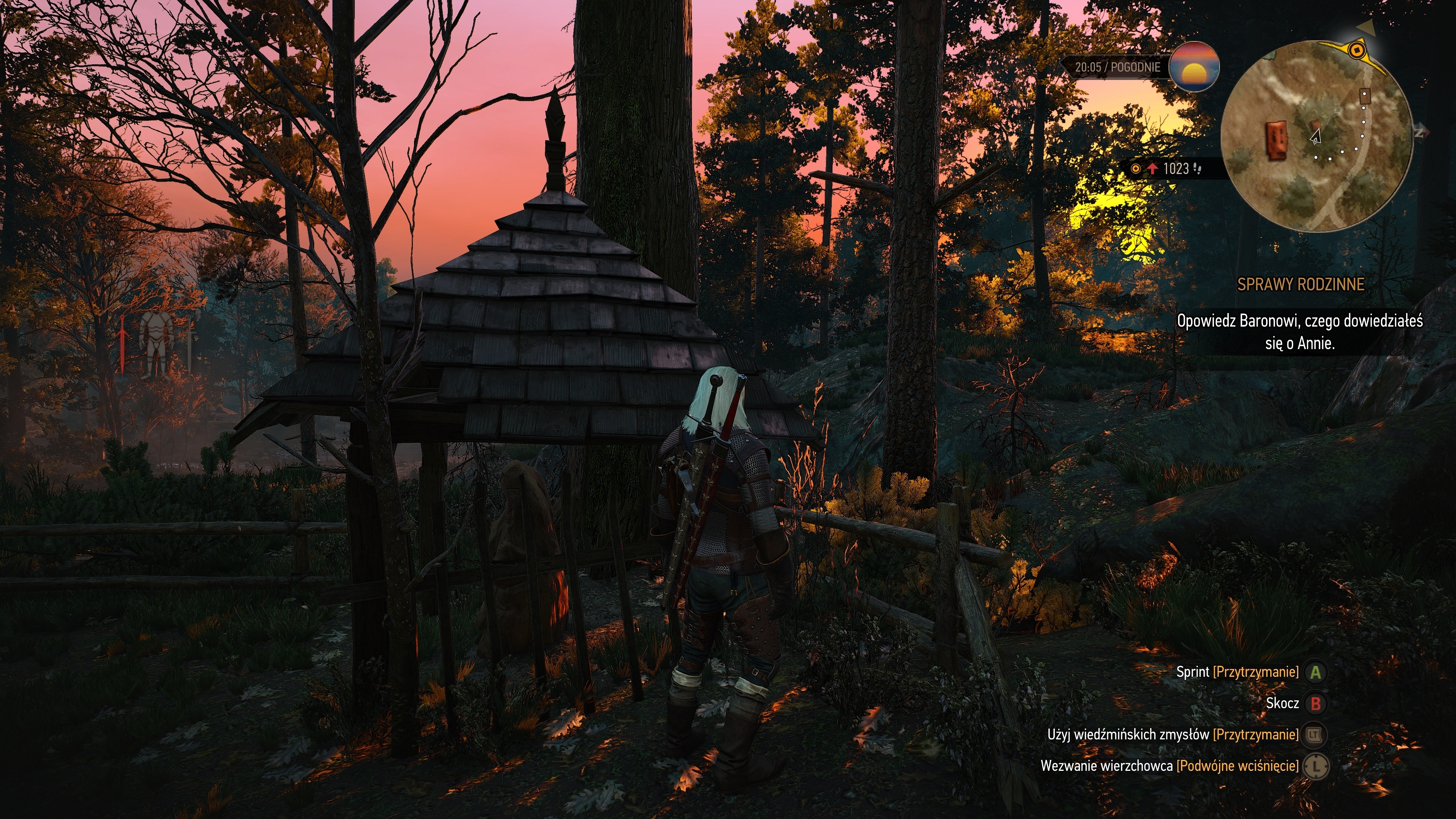Image resolution: width=1456 pixels, height=819 pixels.
Task: Open the Sprawy Rodzinne quest tracker
Action: click(x=1301, y=284)
